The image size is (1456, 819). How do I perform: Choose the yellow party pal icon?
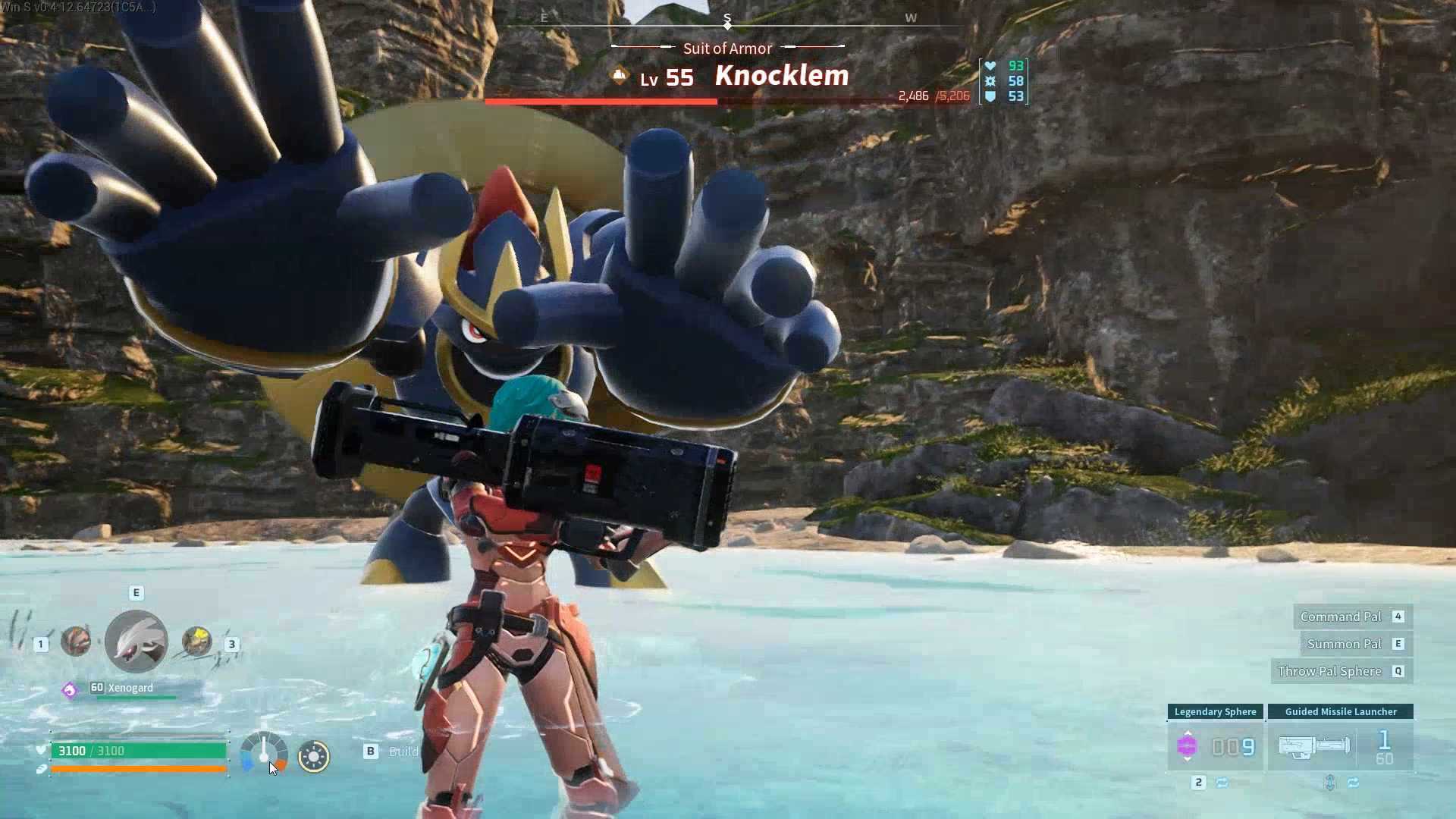197,642
